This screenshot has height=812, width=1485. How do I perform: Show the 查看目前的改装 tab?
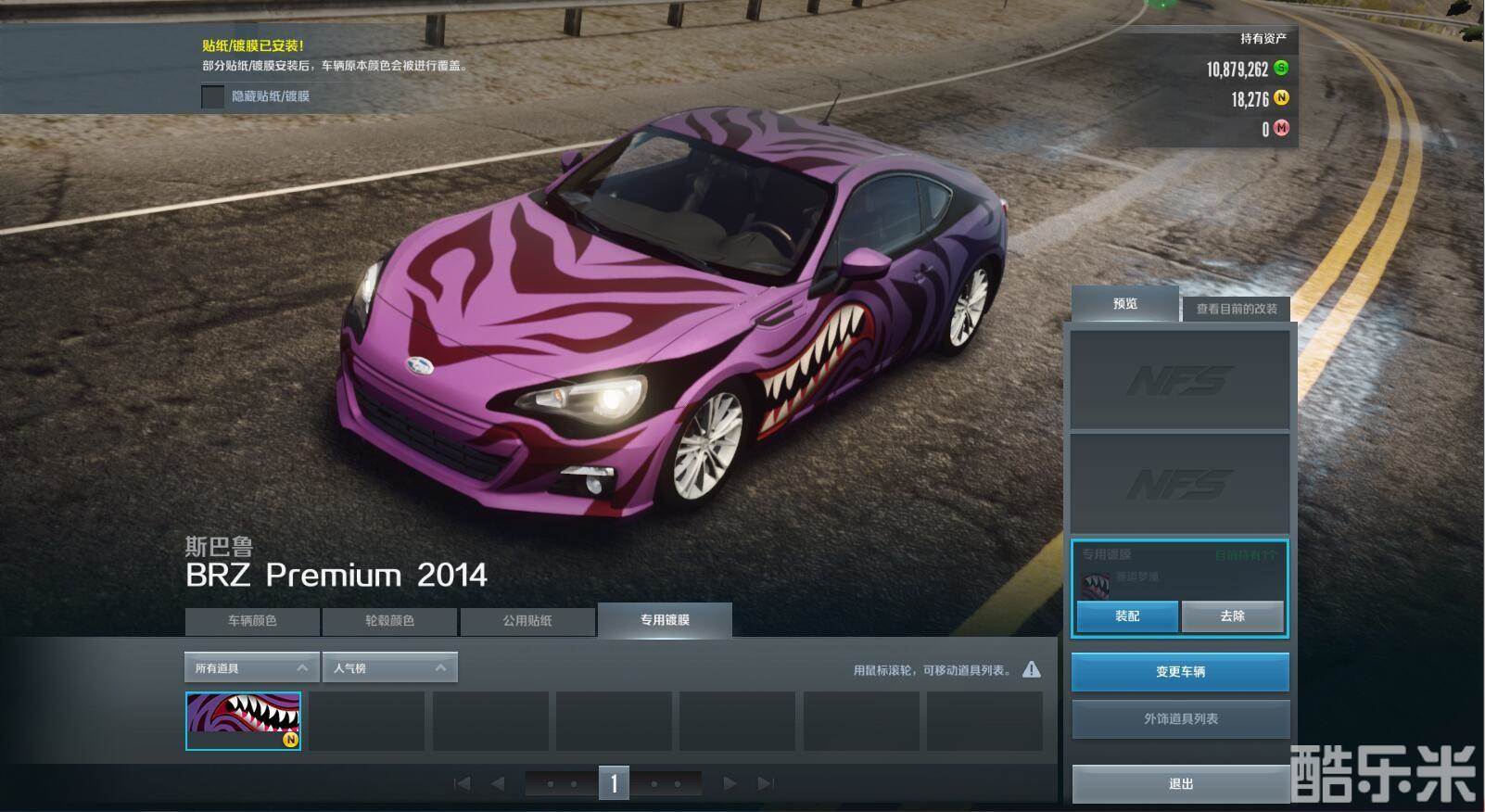click(1236, 309)
